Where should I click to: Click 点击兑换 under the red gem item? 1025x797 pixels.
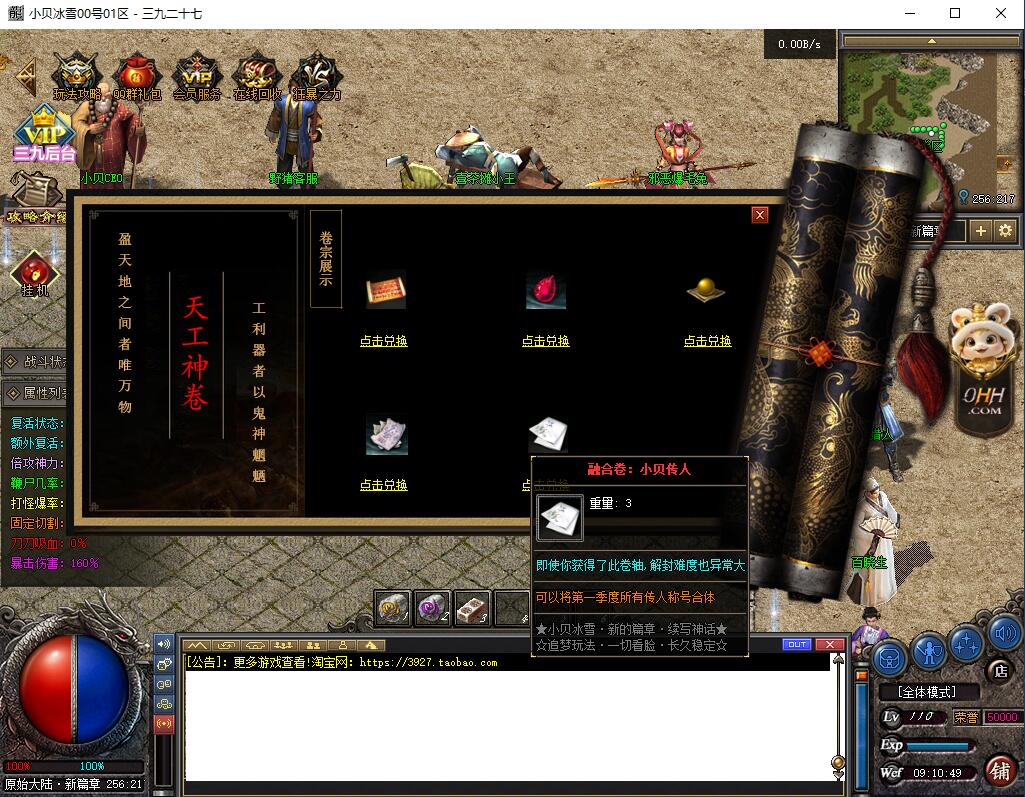pos(546,341)
